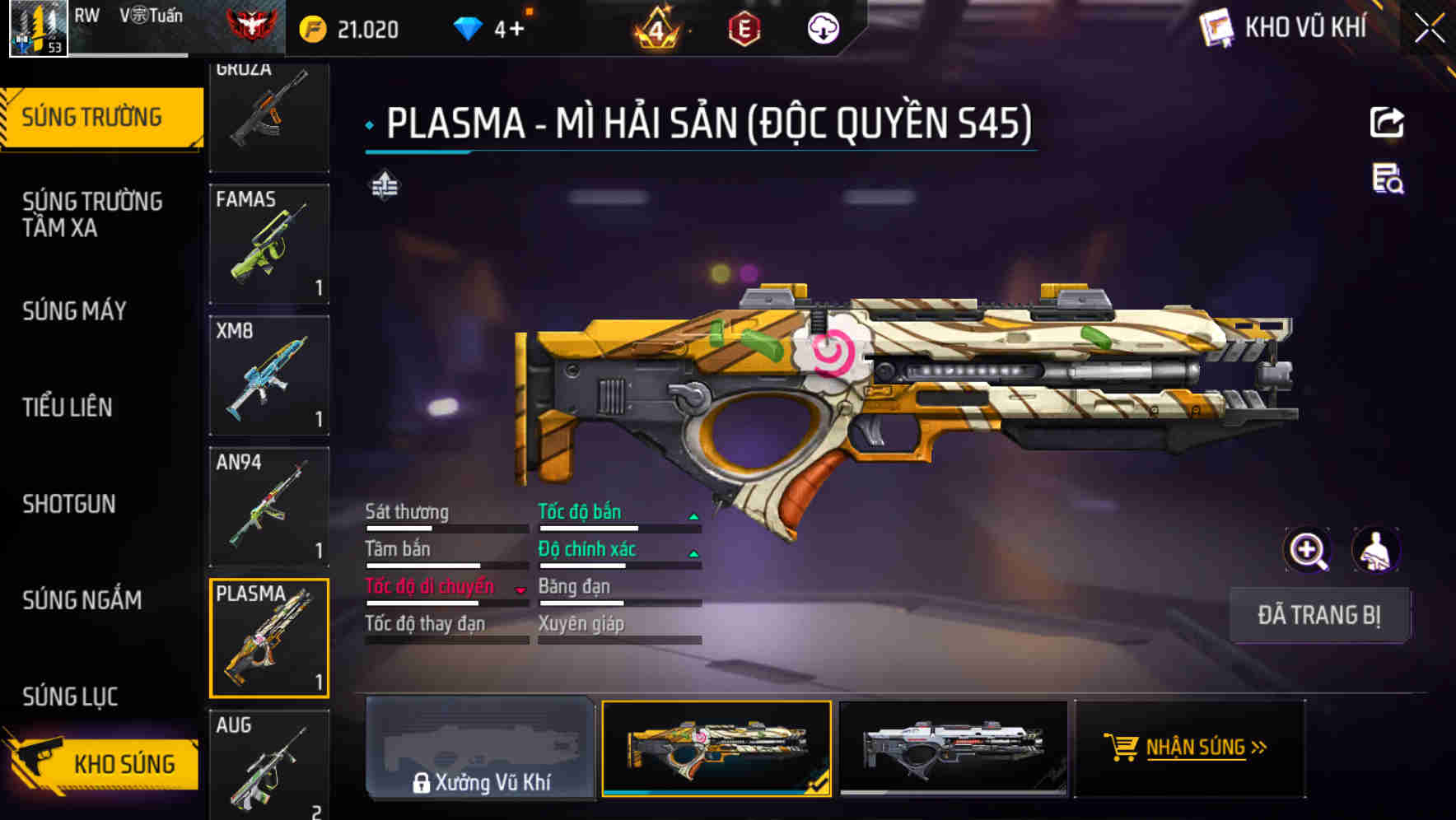Zoom in on the weapon with magnifier

click(1307, 550)
